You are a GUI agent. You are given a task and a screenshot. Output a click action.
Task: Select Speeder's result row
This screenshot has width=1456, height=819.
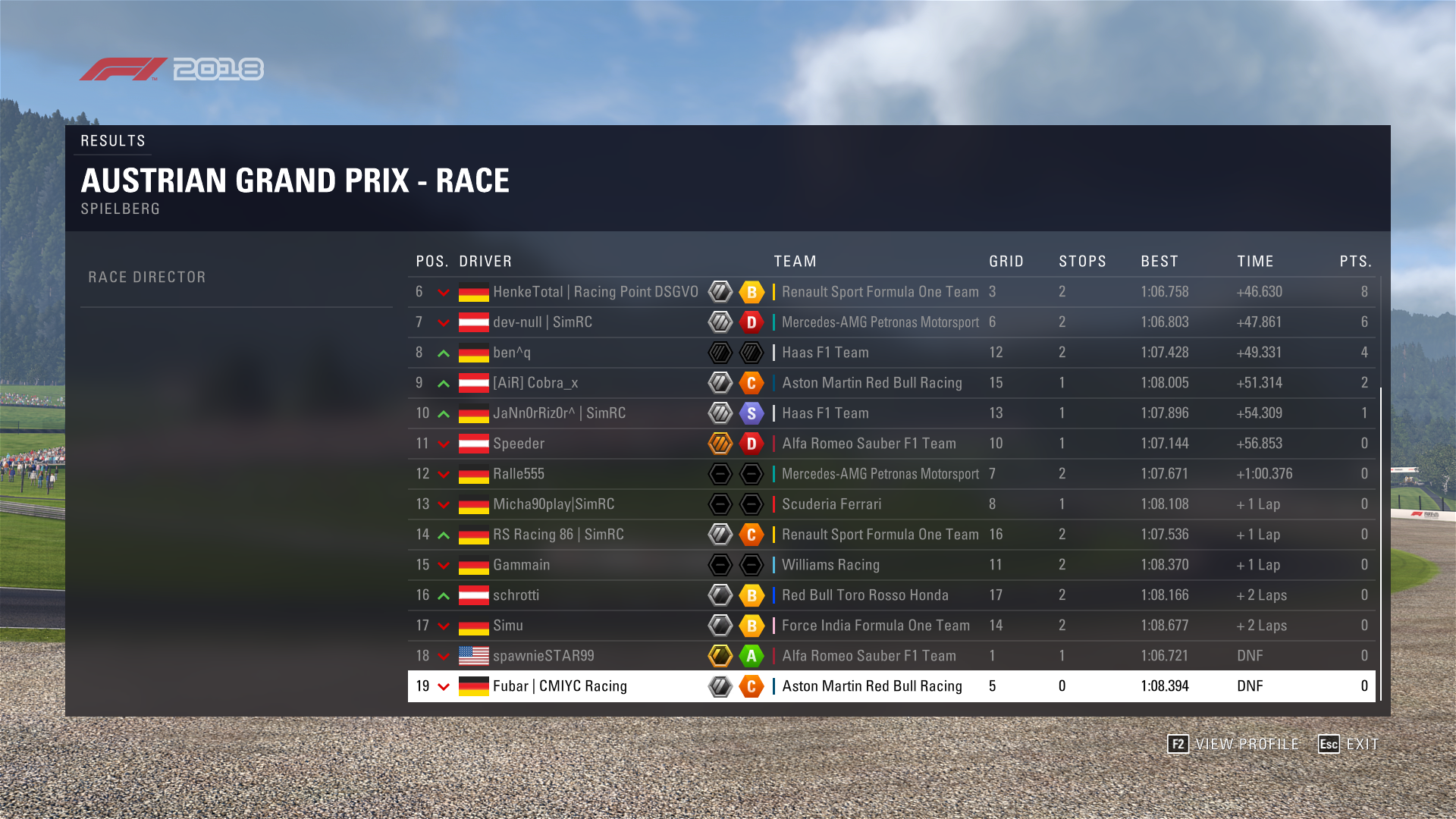(x=519, y=444)
